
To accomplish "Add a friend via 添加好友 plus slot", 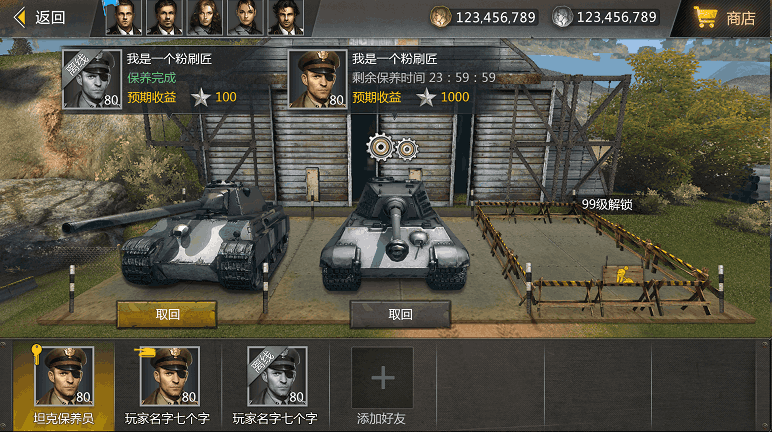I will (382, 378).
